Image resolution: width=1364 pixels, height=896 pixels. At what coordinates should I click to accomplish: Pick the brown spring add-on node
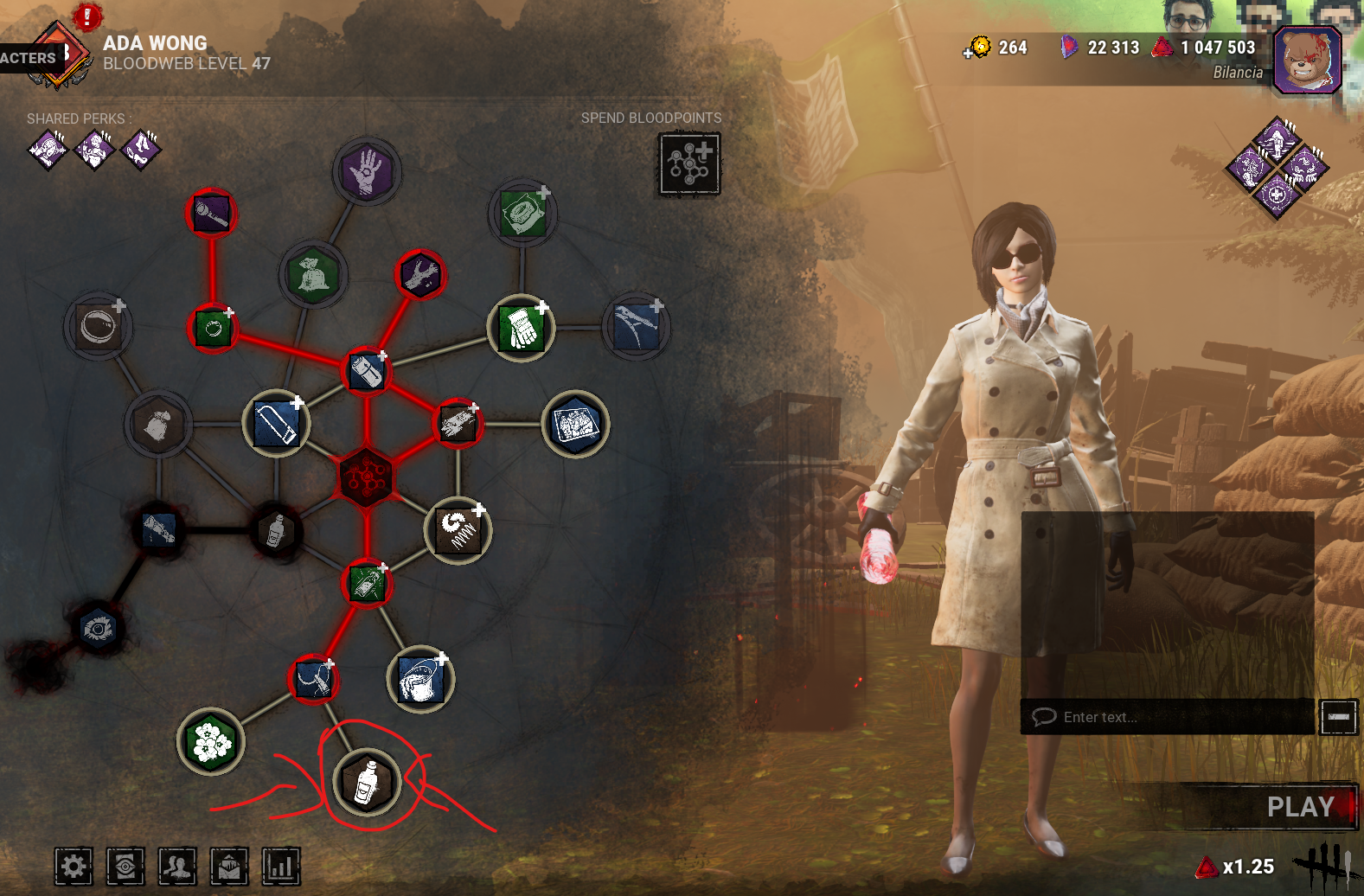[458, 529]
